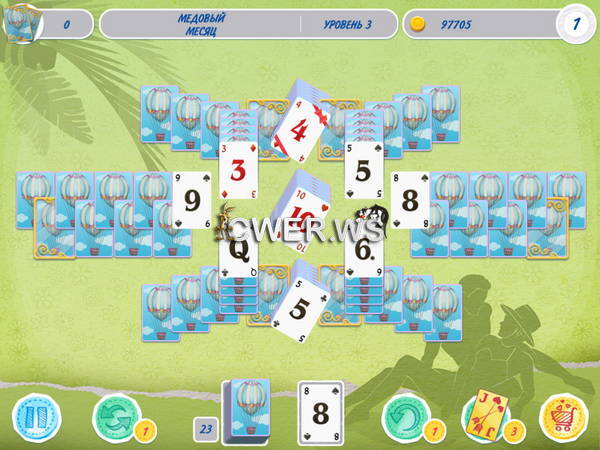Open the shop cart button
Image resolution: width=600 pixels, height=450 pixels.
(562, 415)
